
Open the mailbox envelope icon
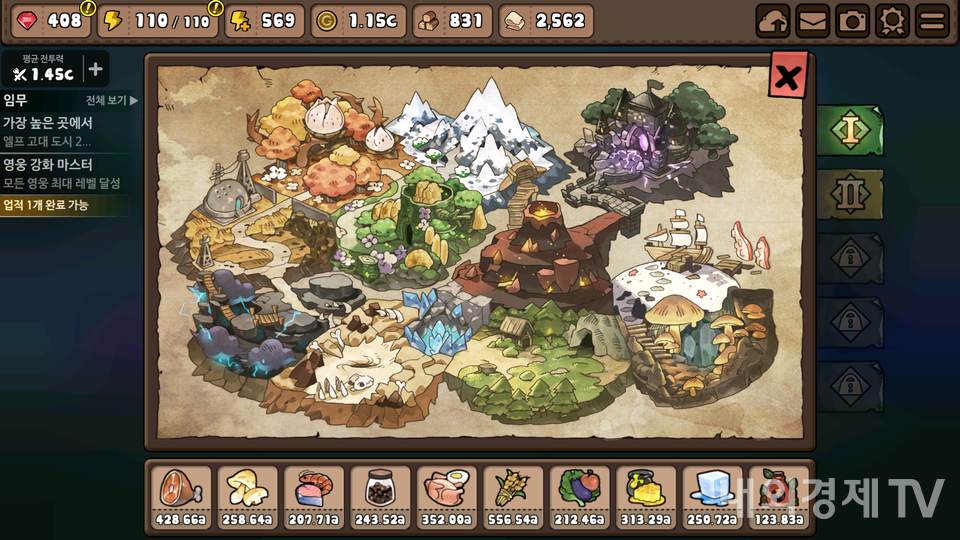point(813,20)
